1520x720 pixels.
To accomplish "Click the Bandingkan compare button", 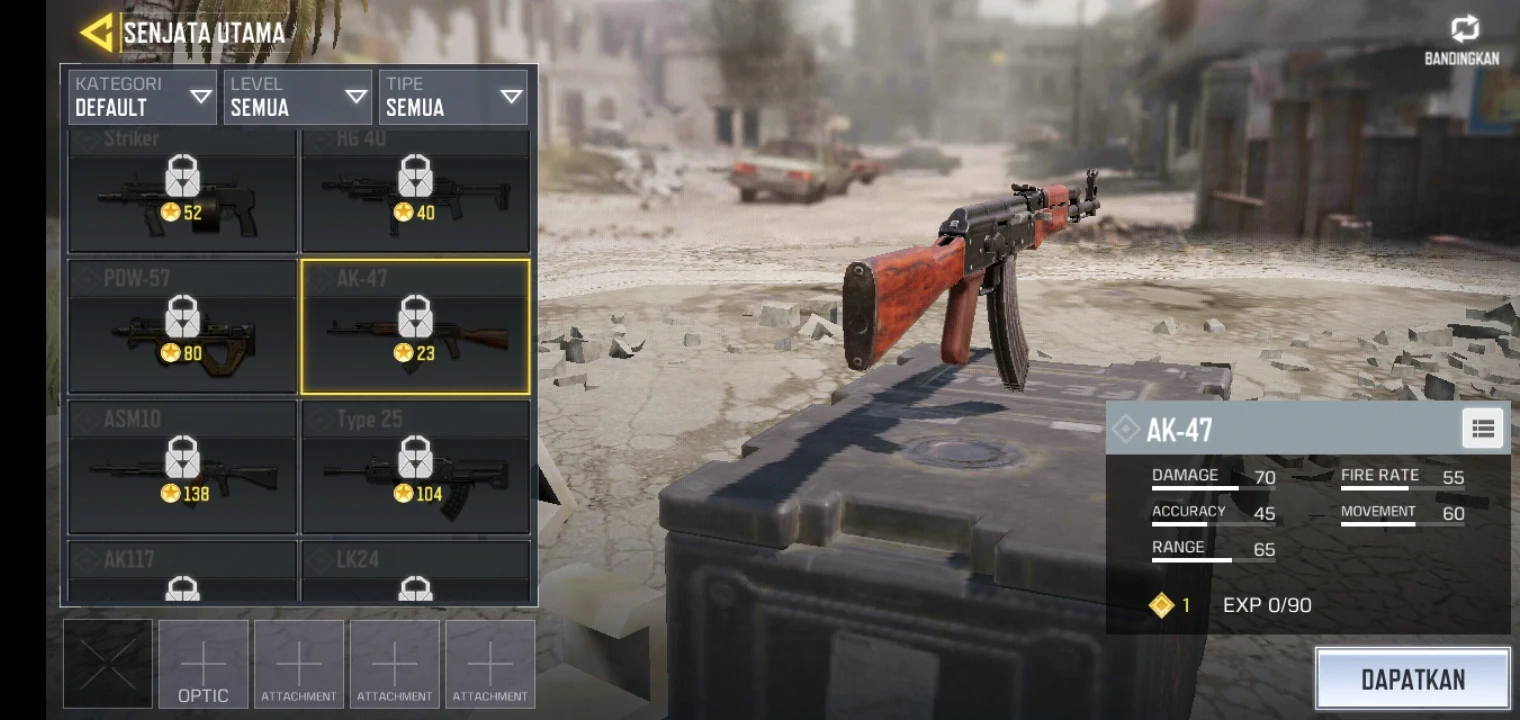I will (x=1462, y=41).
